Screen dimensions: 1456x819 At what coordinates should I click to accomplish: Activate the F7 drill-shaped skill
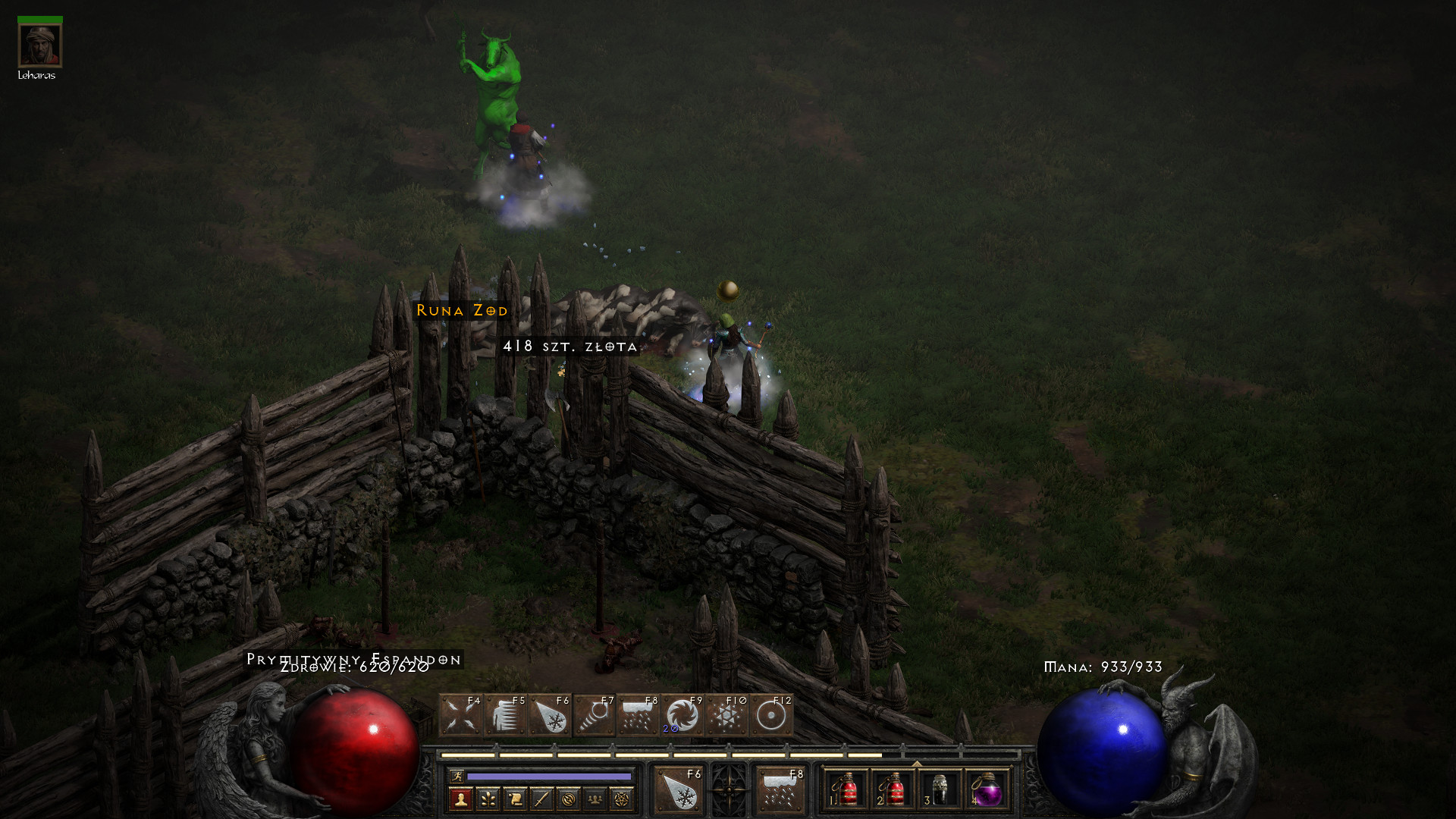coord(594,715)
